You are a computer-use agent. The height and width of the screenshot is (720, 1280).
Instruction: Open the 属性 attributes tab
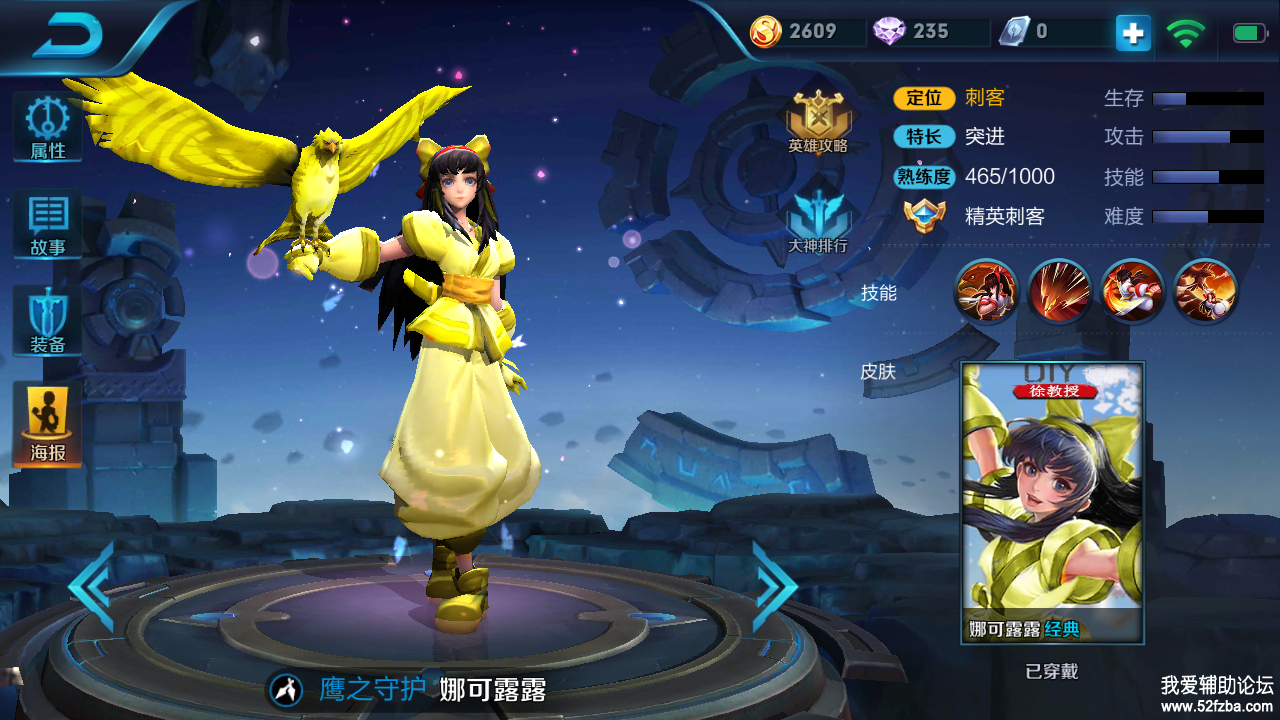47,129
